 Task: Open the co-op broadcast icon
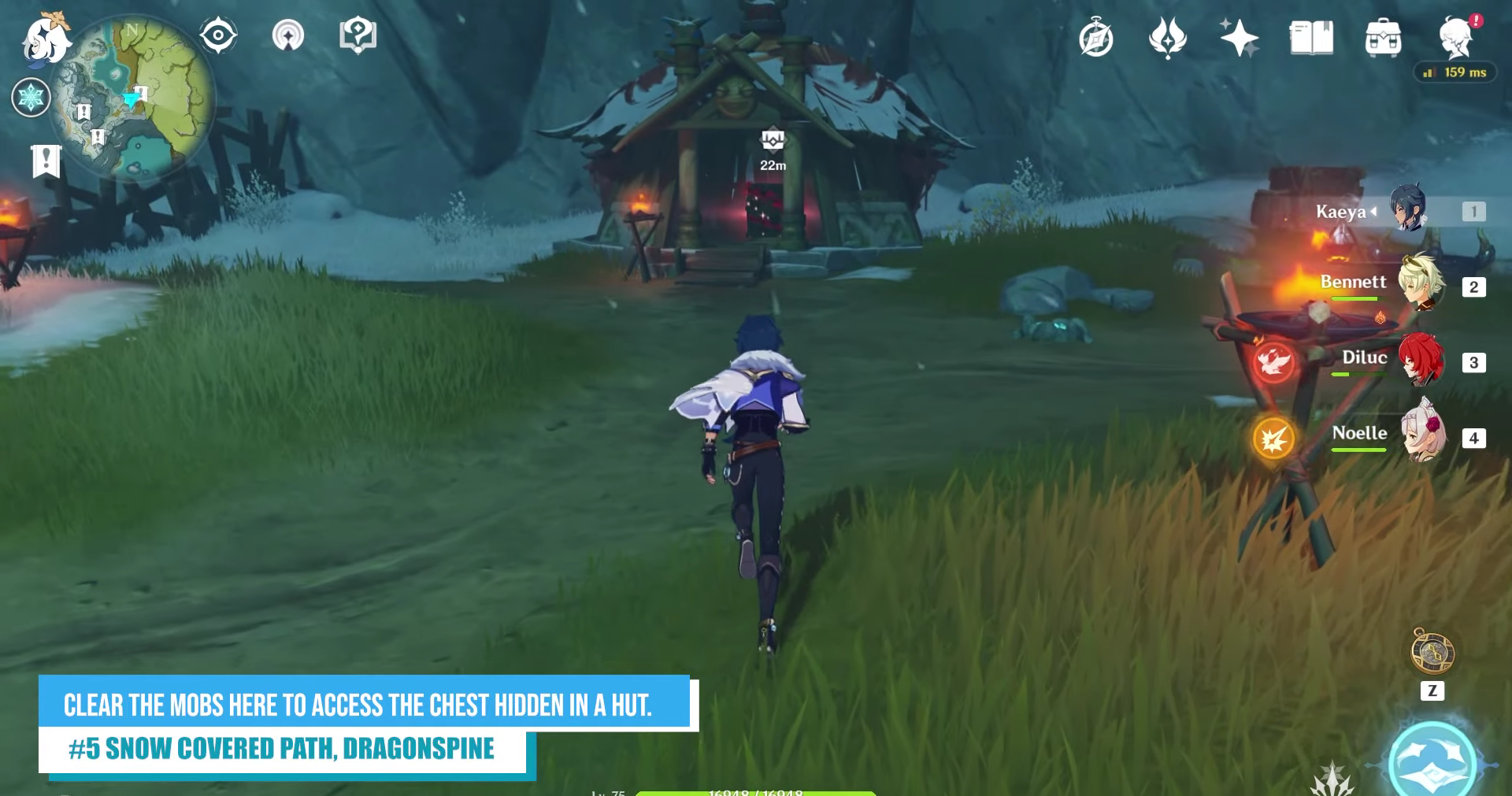click(x=288, y=35)
